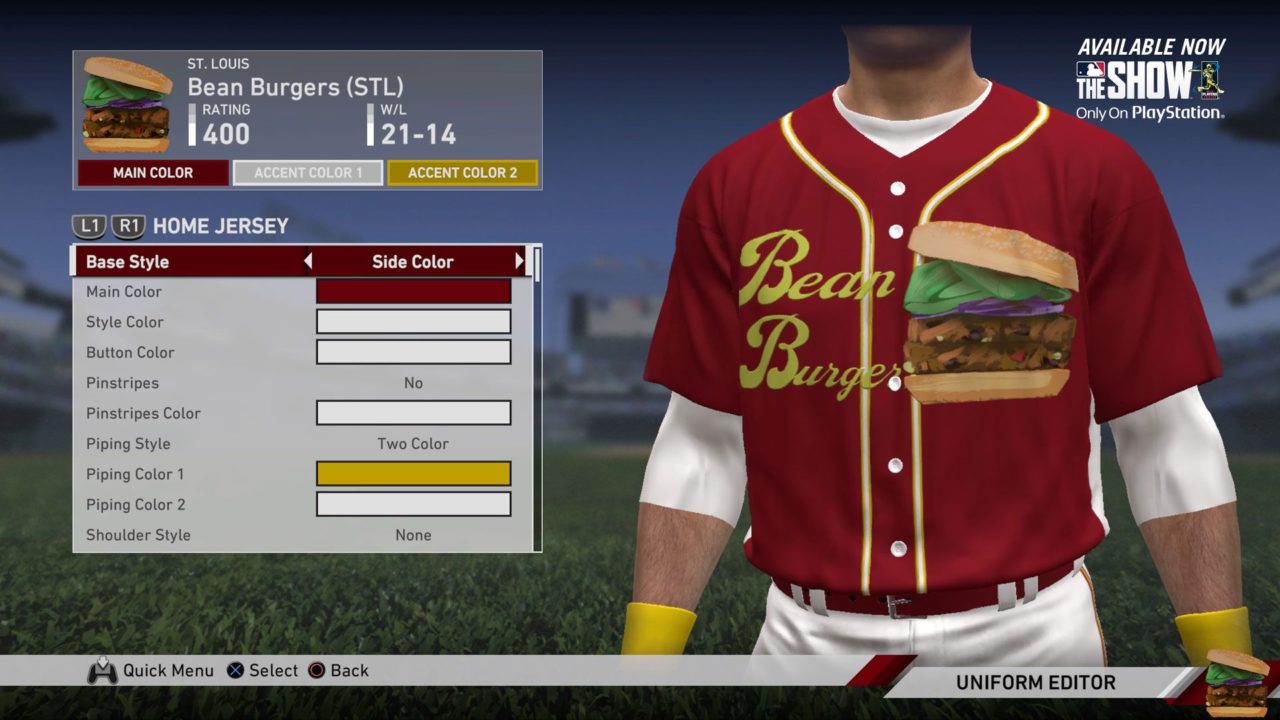Change the Piping Style setting

point(413,444)
